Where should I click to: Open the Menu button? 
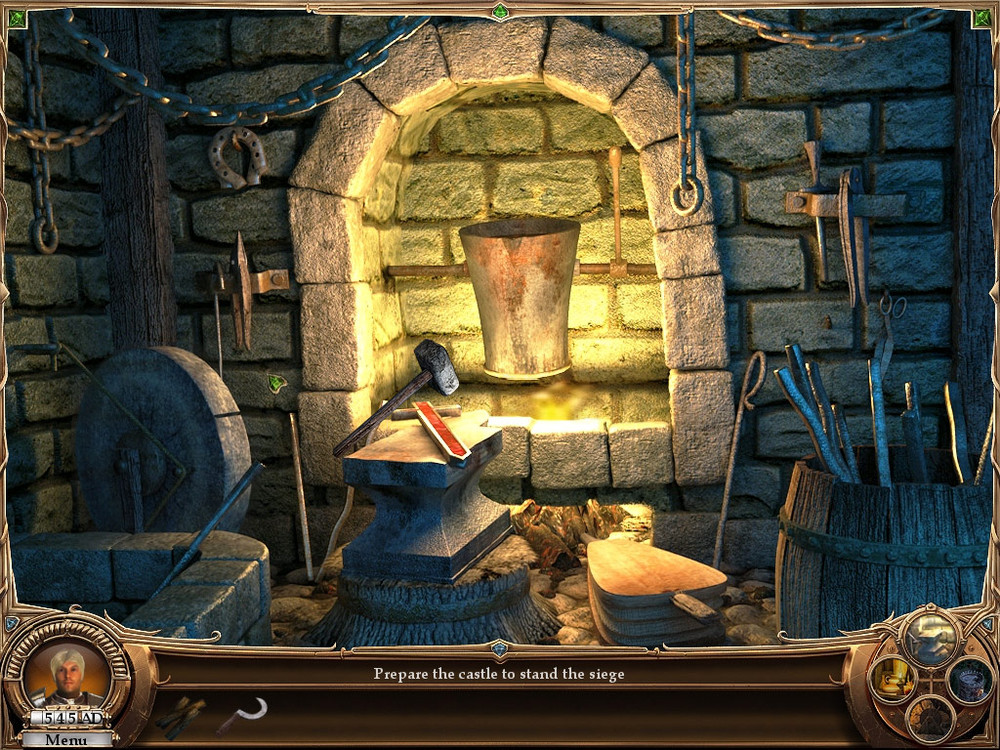(x=67, y=740)
